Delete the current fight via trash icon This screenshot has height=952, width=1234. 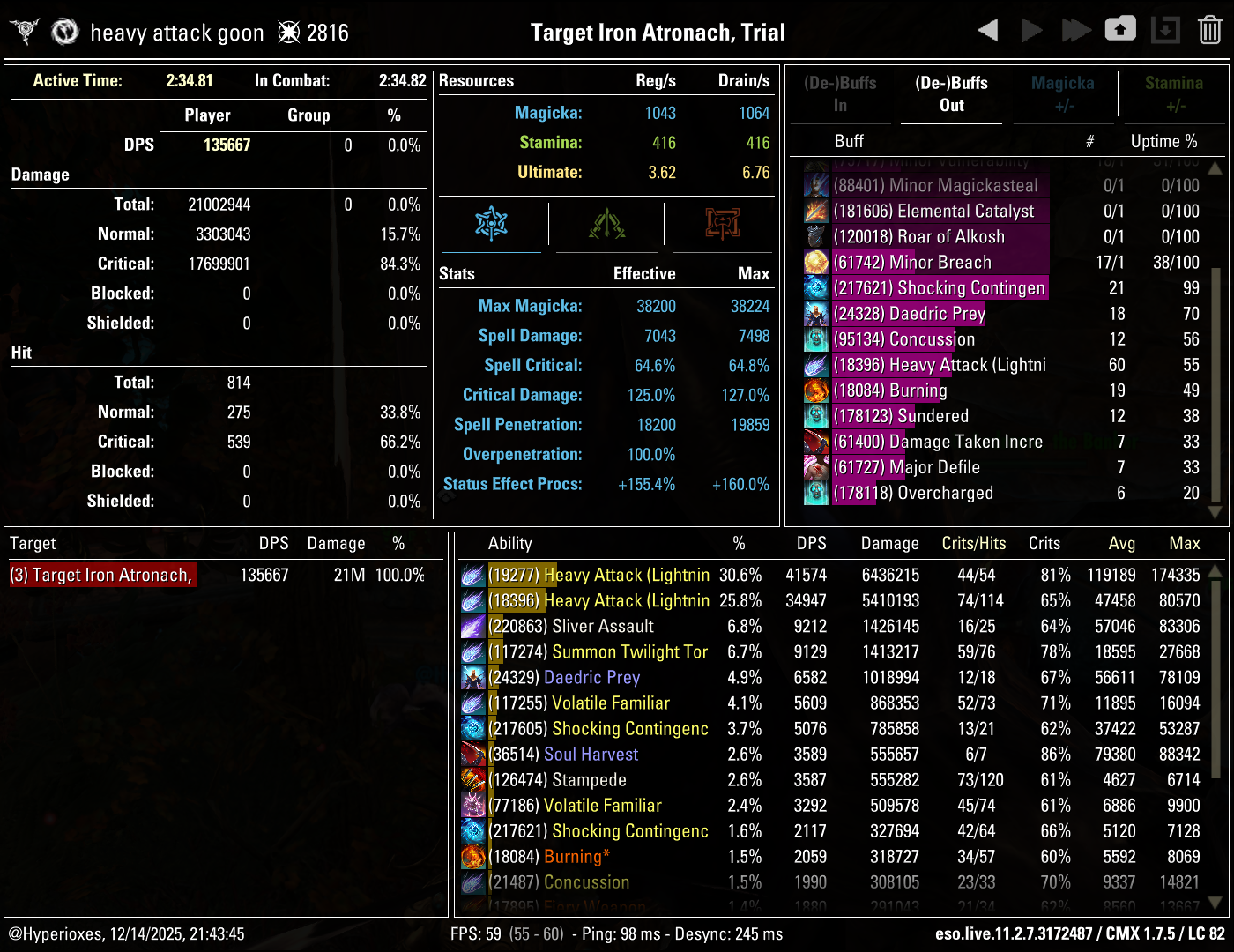click(1208, 29)
